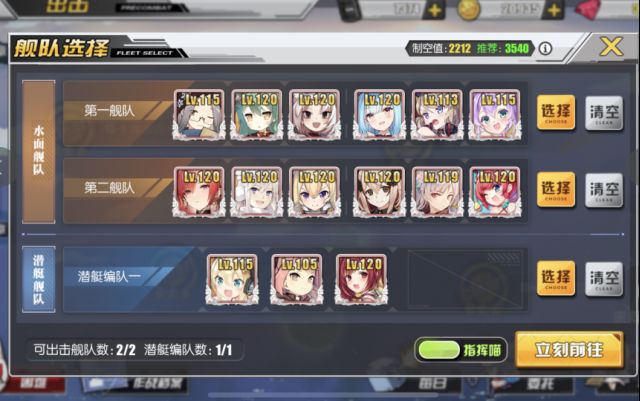Select the Lv.119 ship in 第二舰队
The image size is (640, 401).
click(437, 190)
